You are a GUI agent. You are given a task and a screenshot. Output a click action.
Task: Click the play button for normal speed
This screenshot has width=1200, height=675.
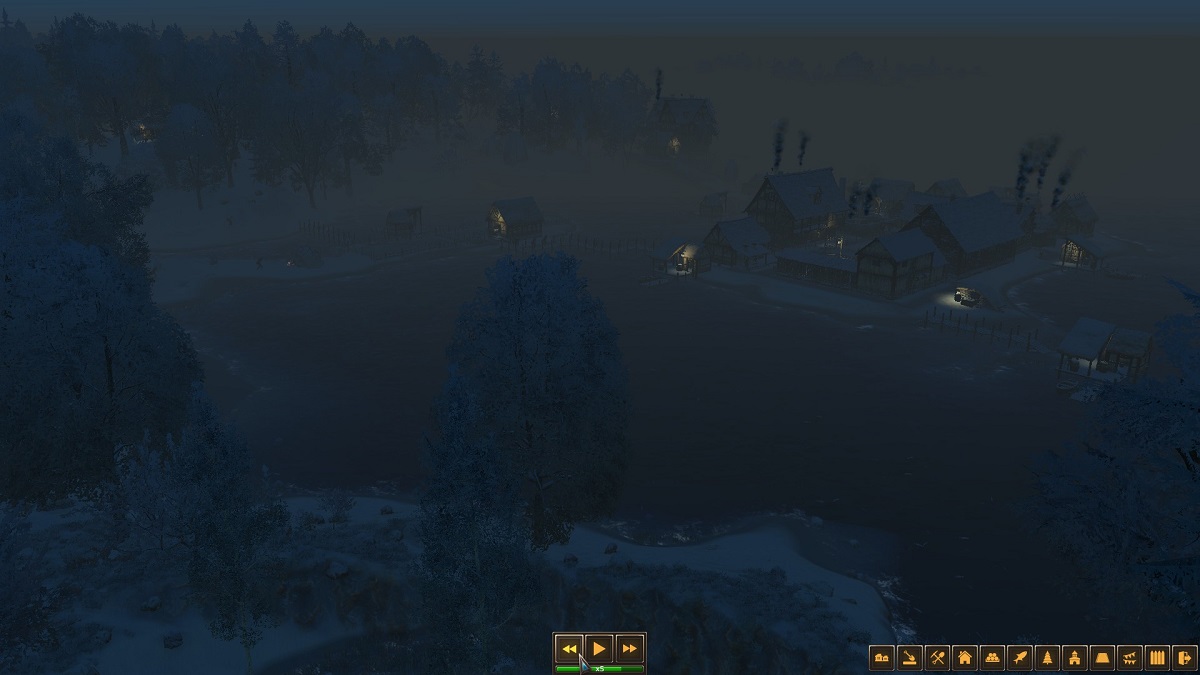point(599,648)
